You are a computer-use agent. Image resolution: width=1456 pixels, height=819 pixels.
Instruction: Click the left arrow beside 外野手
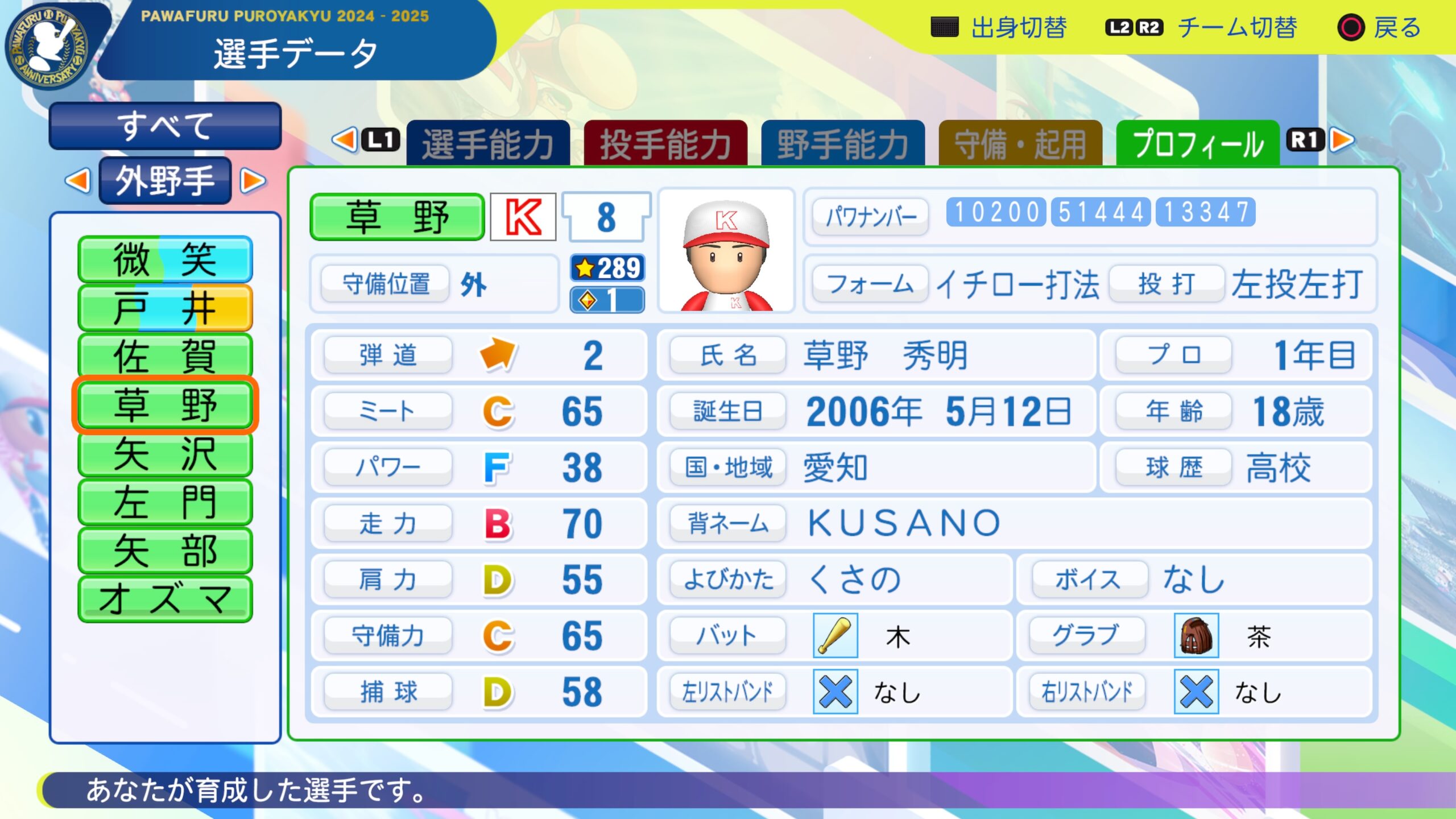[x=78, y=181]
